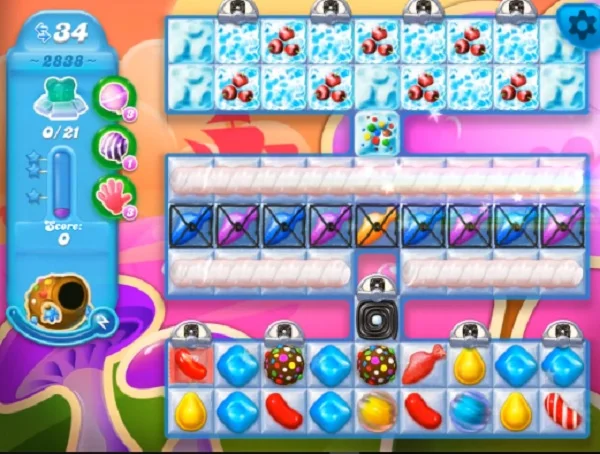Screen dimensions: 600x454
Task: Open the settings gear menu
Action: (x=576, y=20)
